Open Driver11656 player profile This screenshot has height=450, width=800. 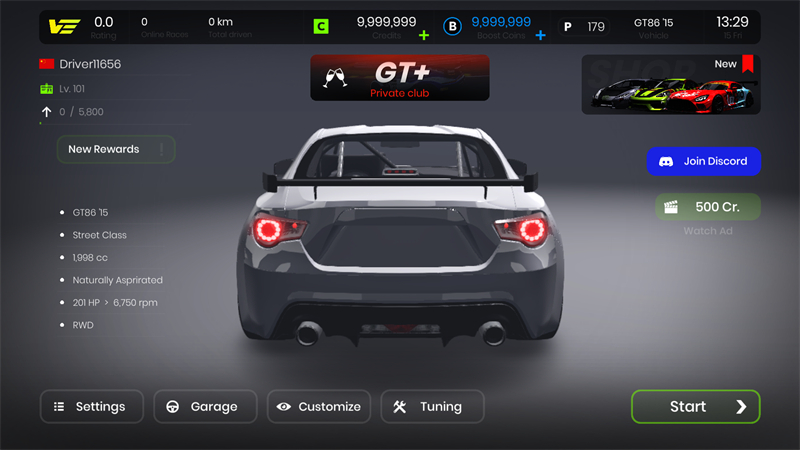click(x=89, y=64)
